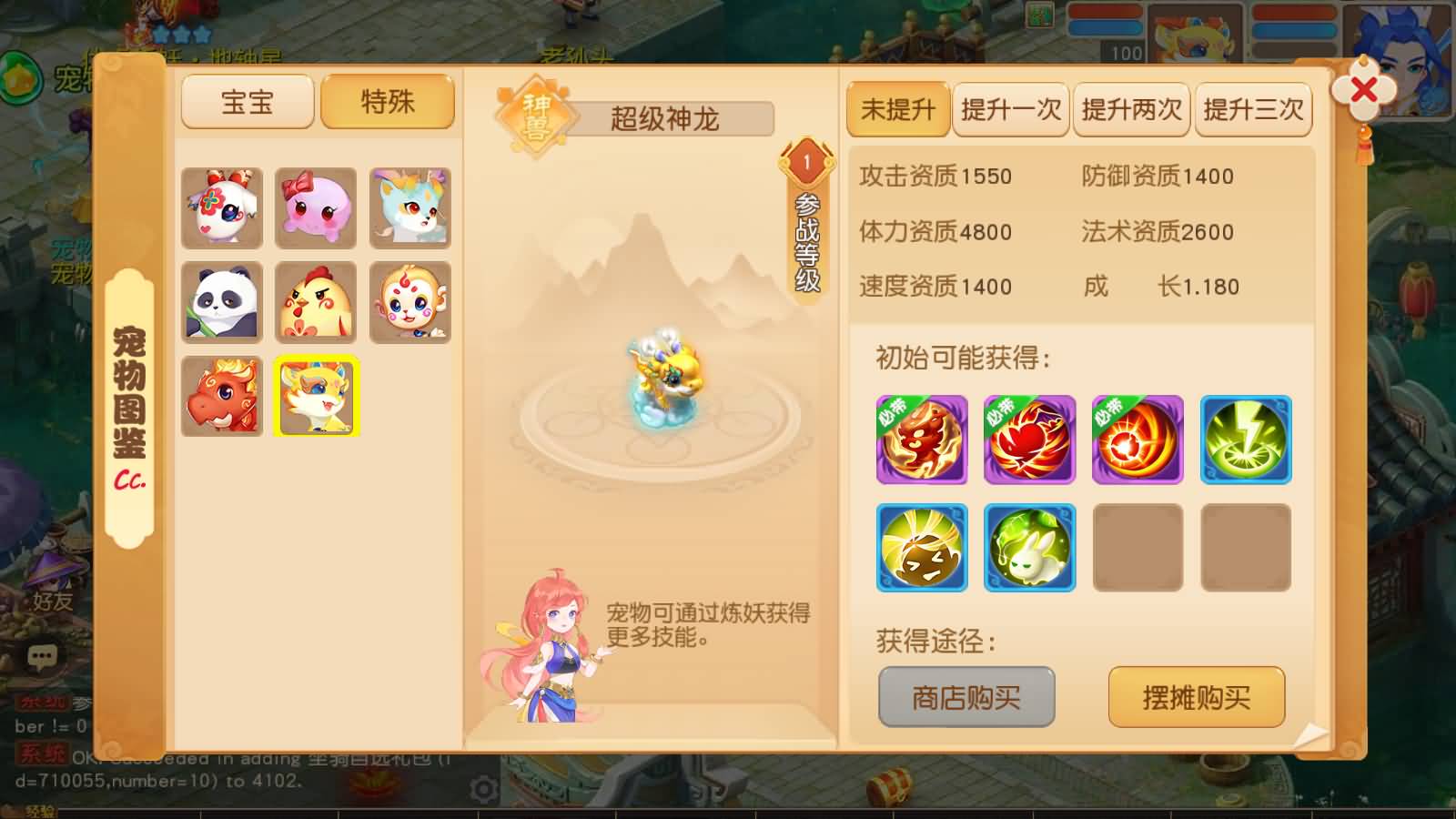1456x819 pixels.
Task: Open the first 必带 fire skill icon
Action: tap(921, 440)
